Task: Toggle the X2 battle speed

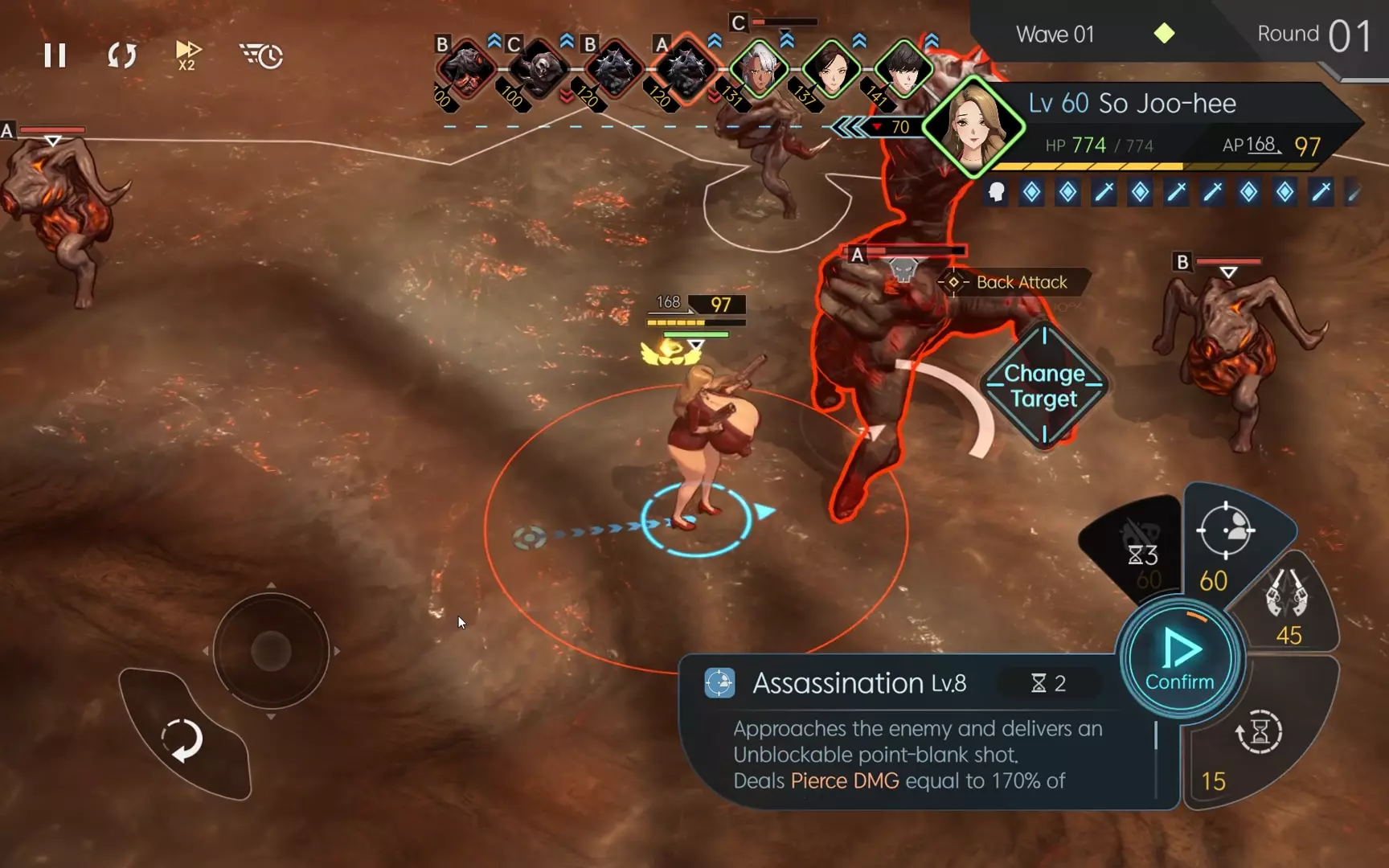Action: coord(188,55)
